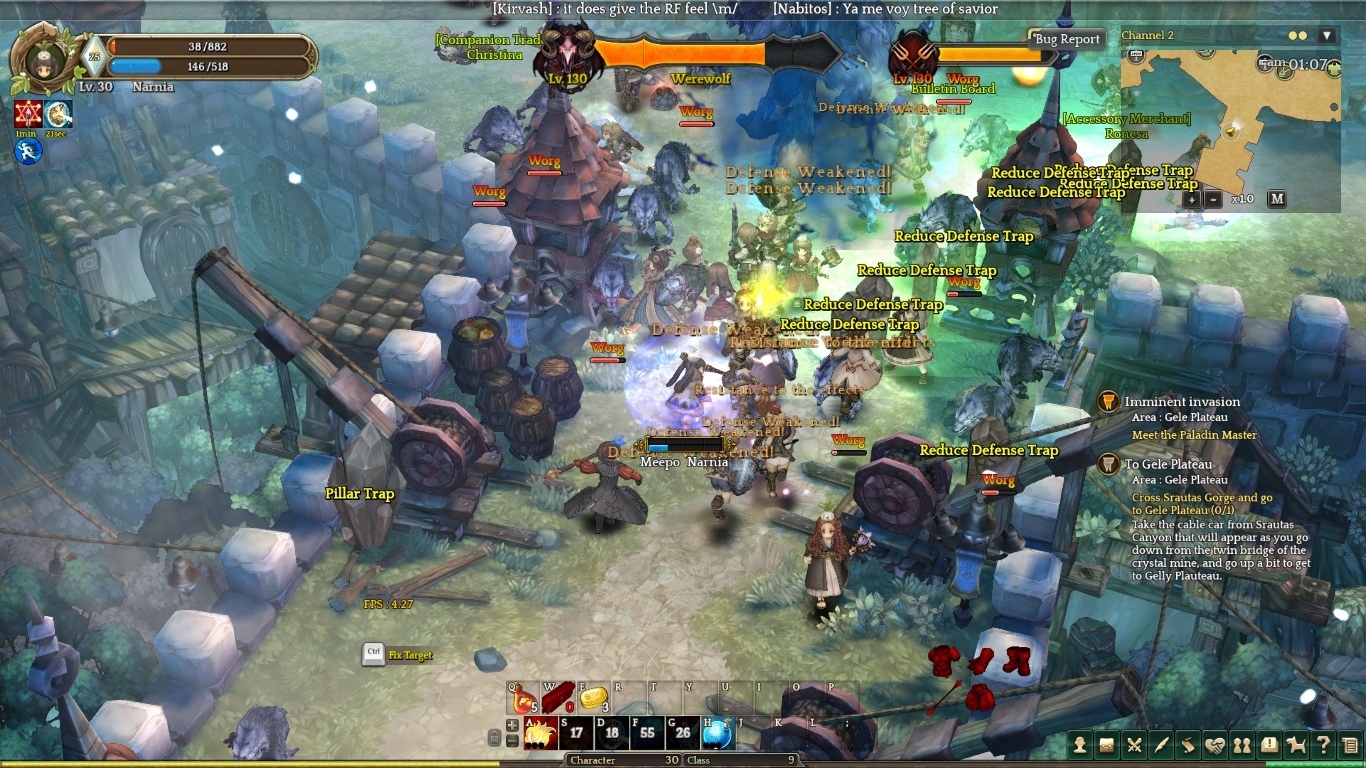Expand the Channel 2 dropdown arrow
1366x768 pixels.
click(1327, 36)
